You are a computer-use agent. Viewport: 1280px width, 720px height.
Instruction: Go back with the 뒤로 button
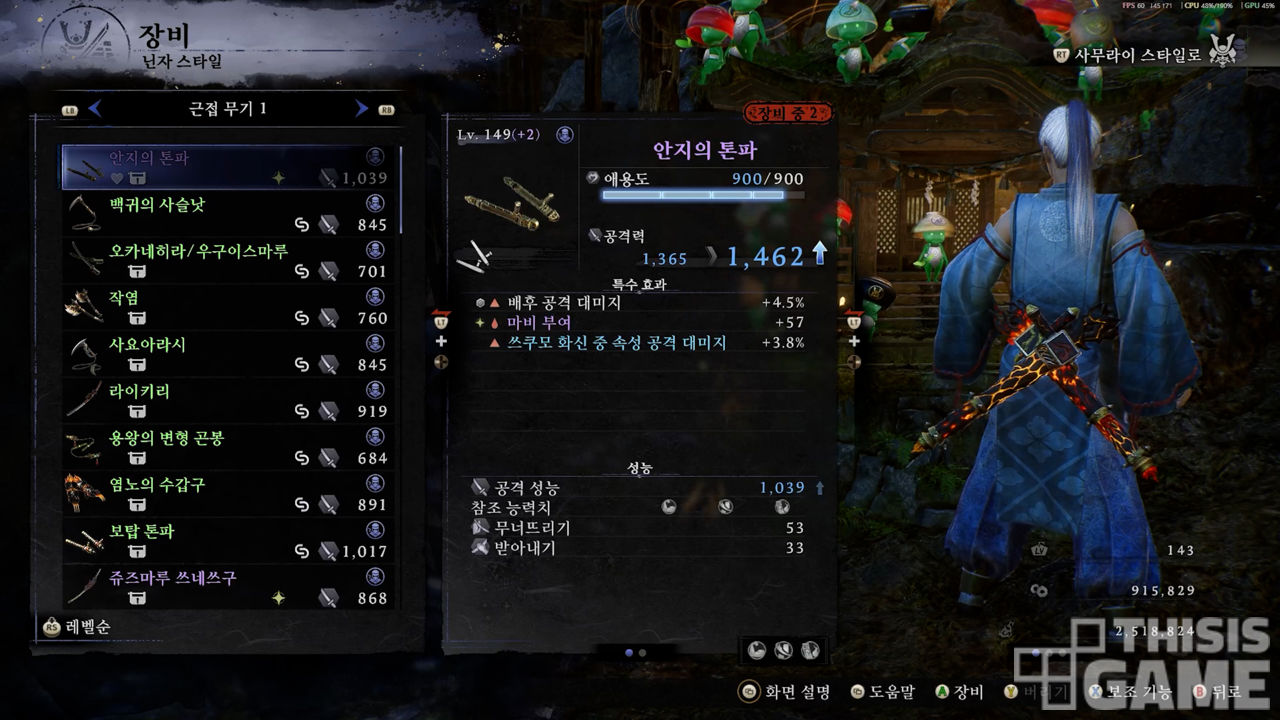coord(1217,692)
